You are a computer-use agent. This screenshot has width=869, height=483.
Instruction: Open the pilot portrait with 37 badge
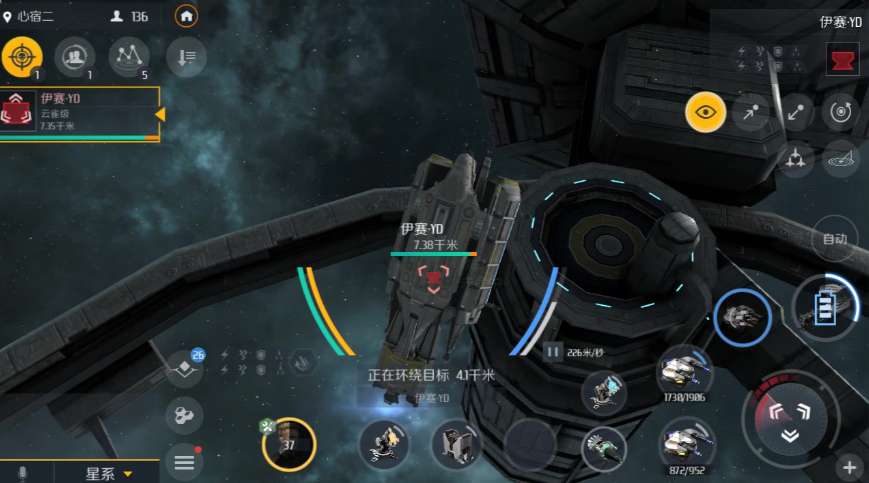tap(289, 444)
